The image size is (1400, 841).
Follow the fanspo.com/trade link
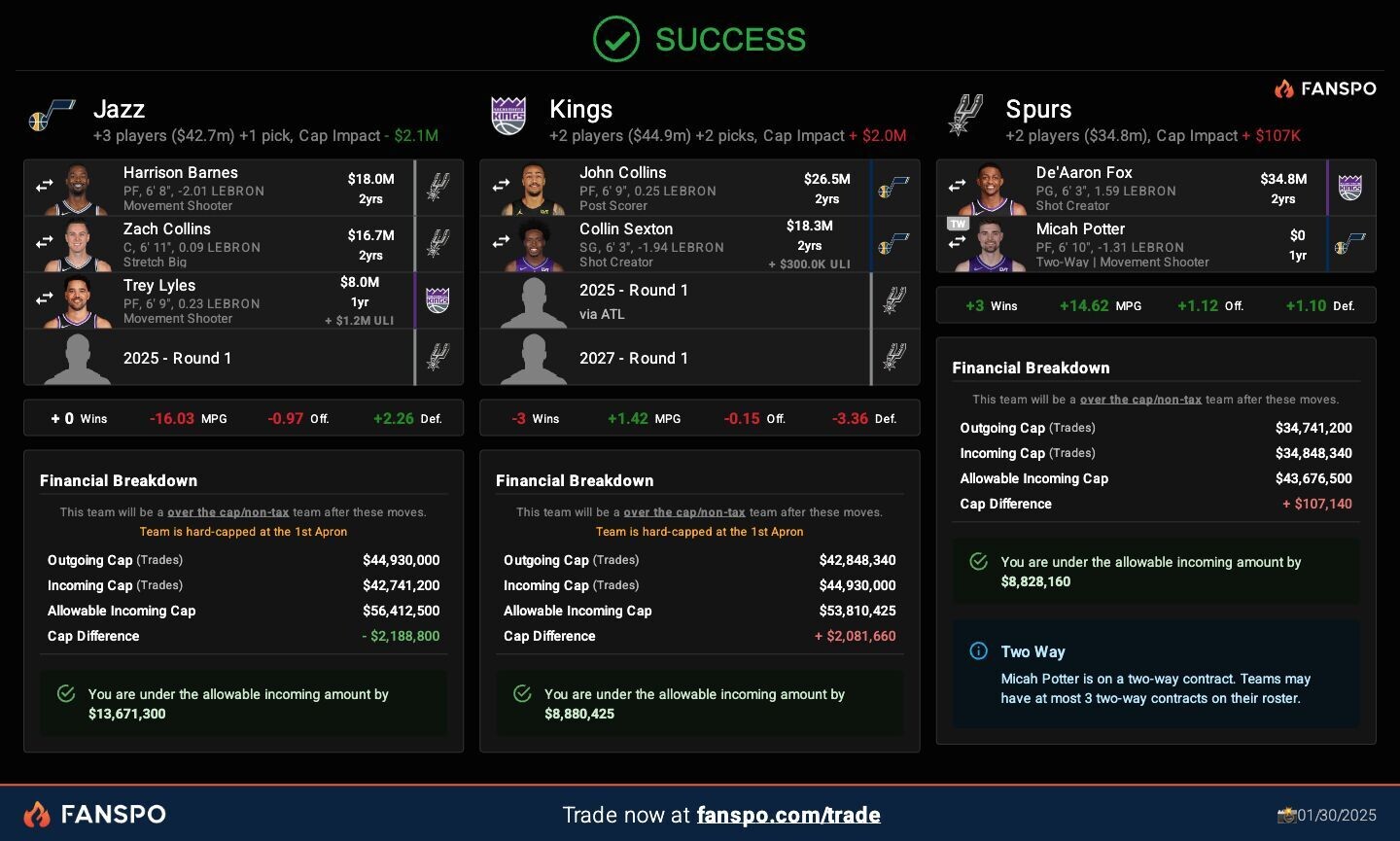tap(788, 815)
